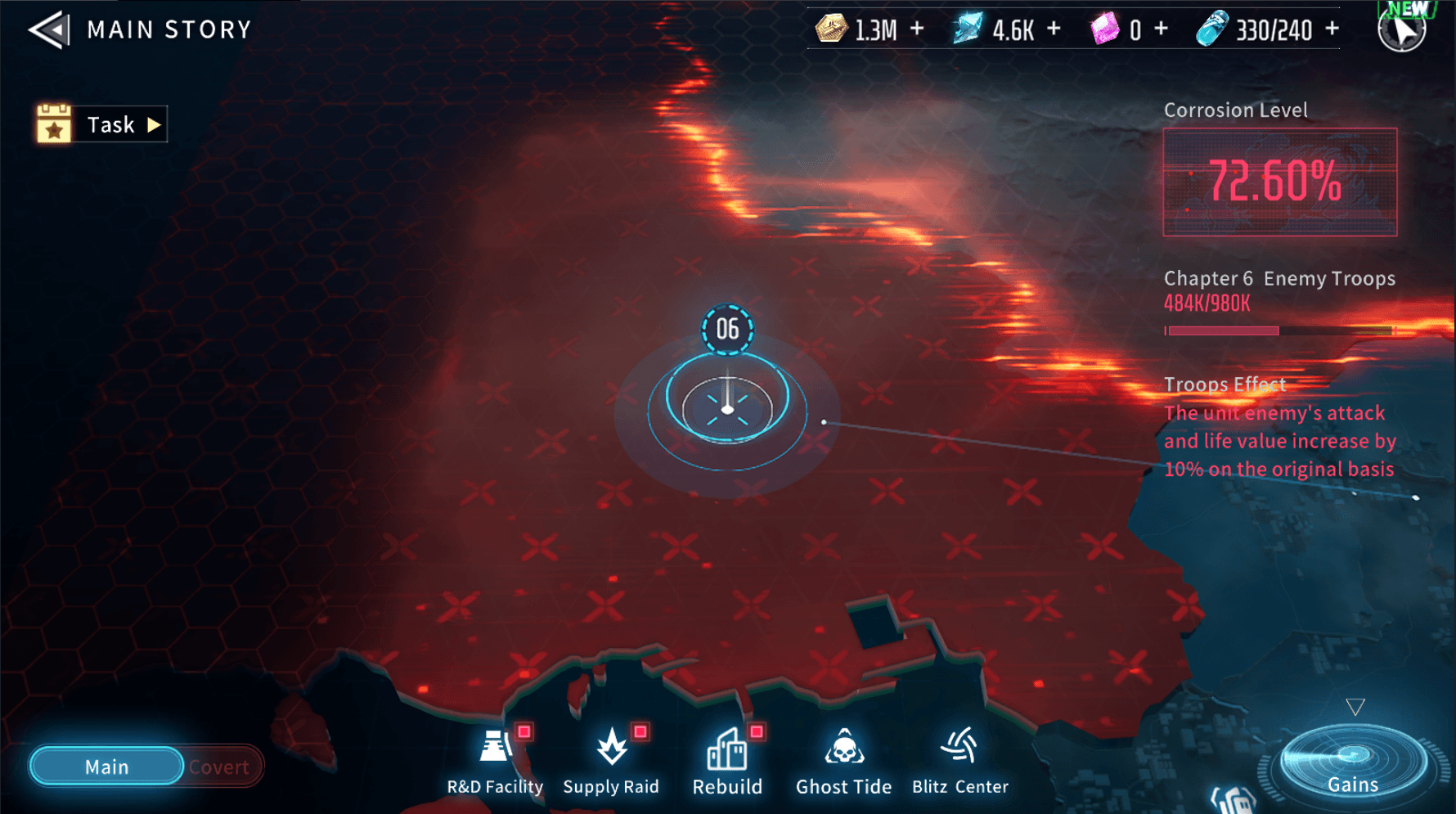Open the Task panel
Viewport: 1456px width, 814px height.
pos(102,124)
